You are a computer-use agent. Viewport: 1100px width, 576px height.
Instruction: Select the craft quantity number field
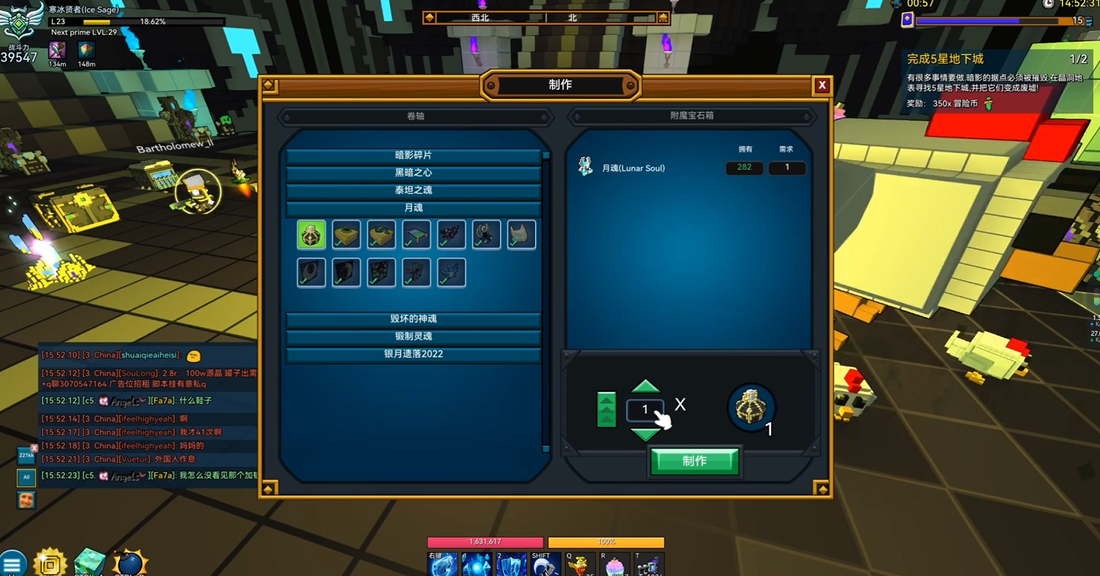click(645, 410)
